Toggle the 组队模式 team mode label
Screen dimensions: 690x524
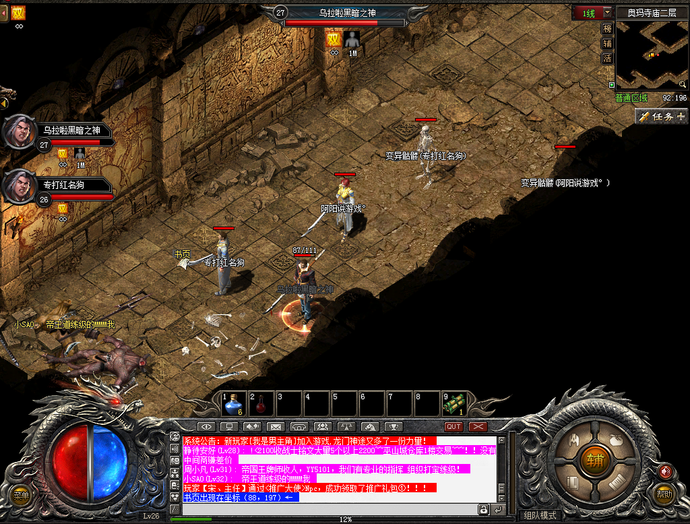(x=540, y=516)
